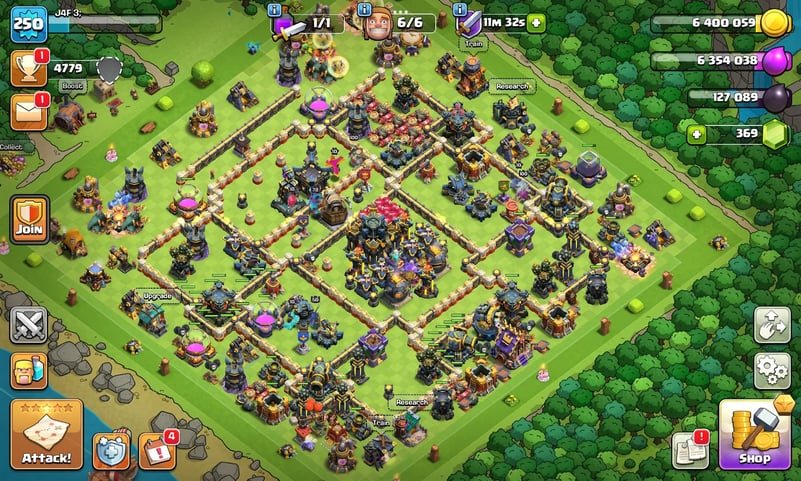Viewport: 801px width, 481px height.
Task: Open the news notes button beside Shop
Action: 691,451
